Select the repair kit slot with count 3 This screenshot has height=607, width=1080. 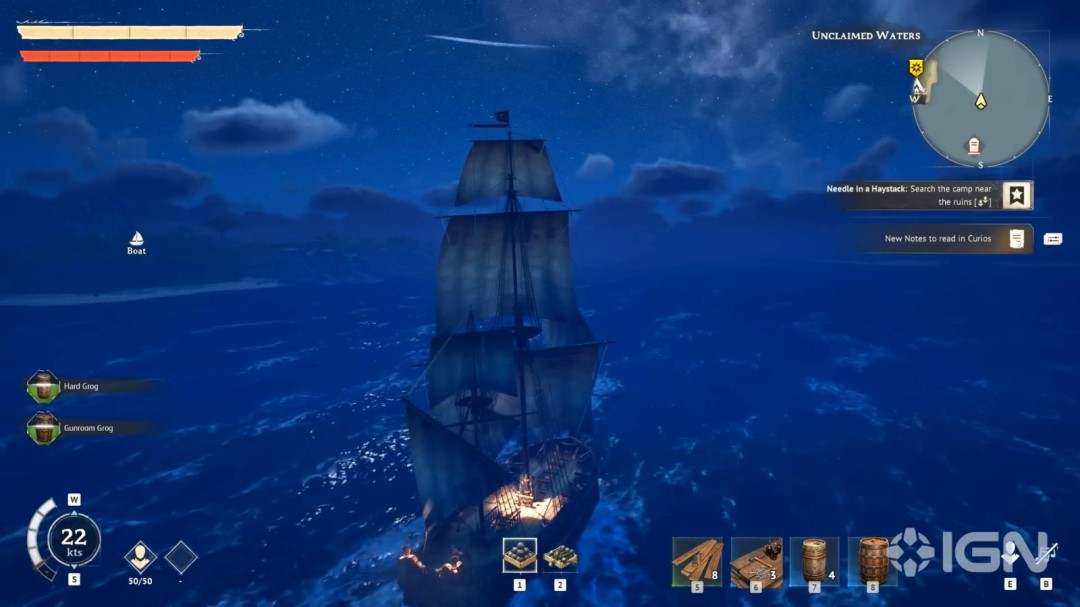[756, 560]
